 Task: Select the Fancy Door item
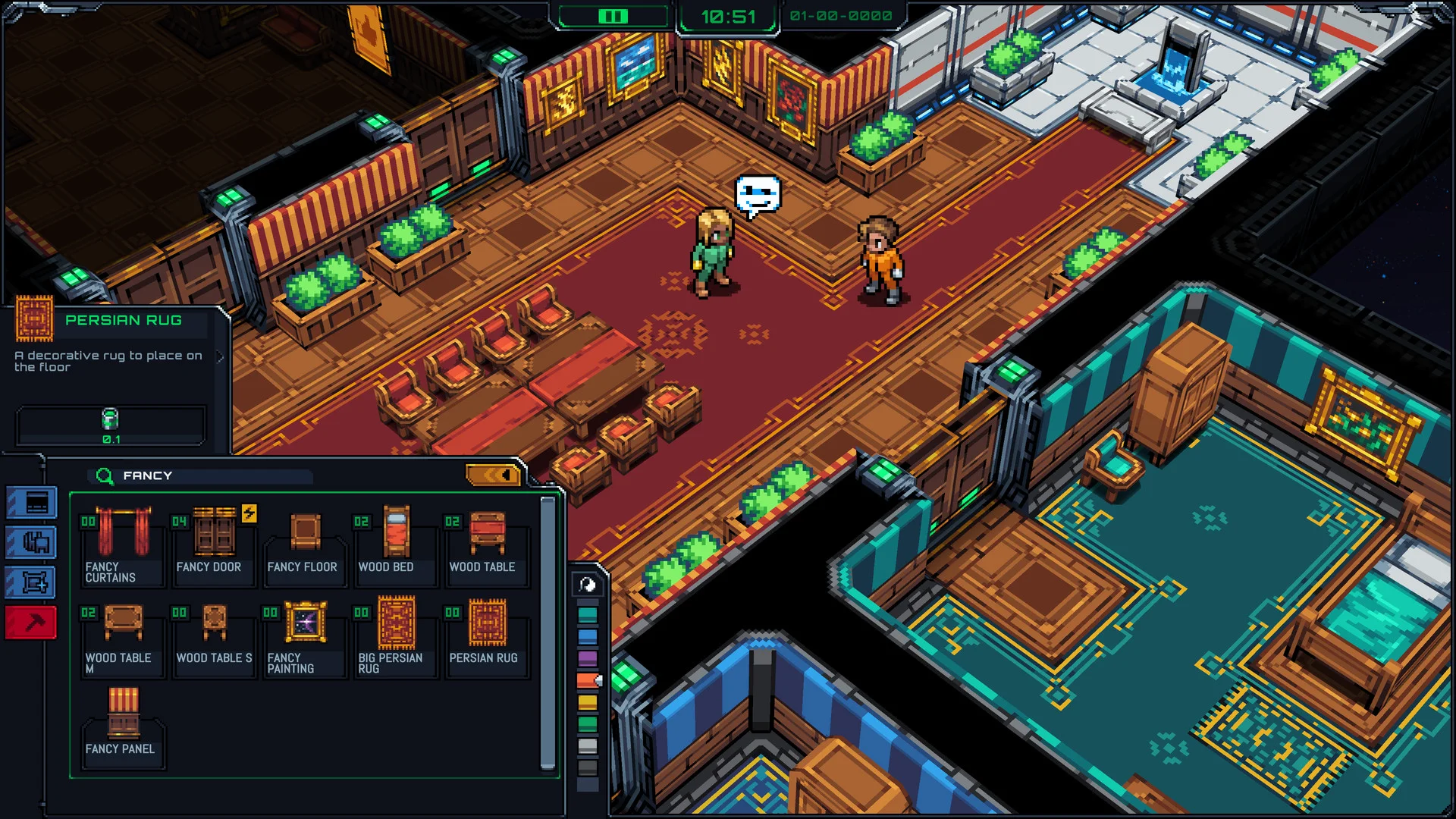(x=214, y=542)
